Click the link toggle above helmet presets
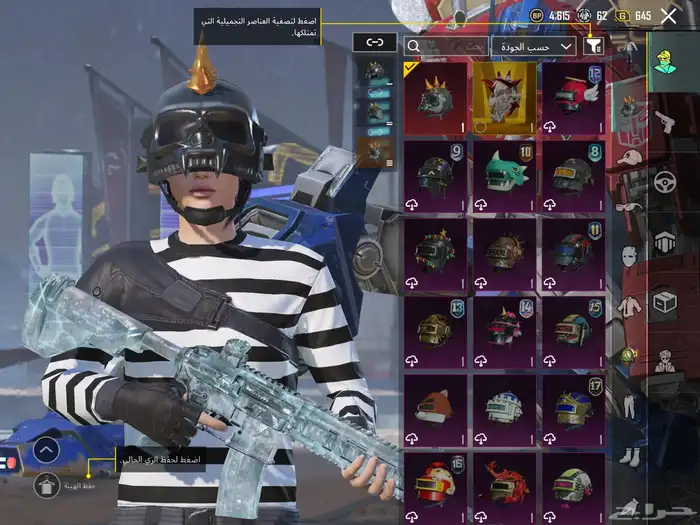700x525 pixels. tap(374, 42)
